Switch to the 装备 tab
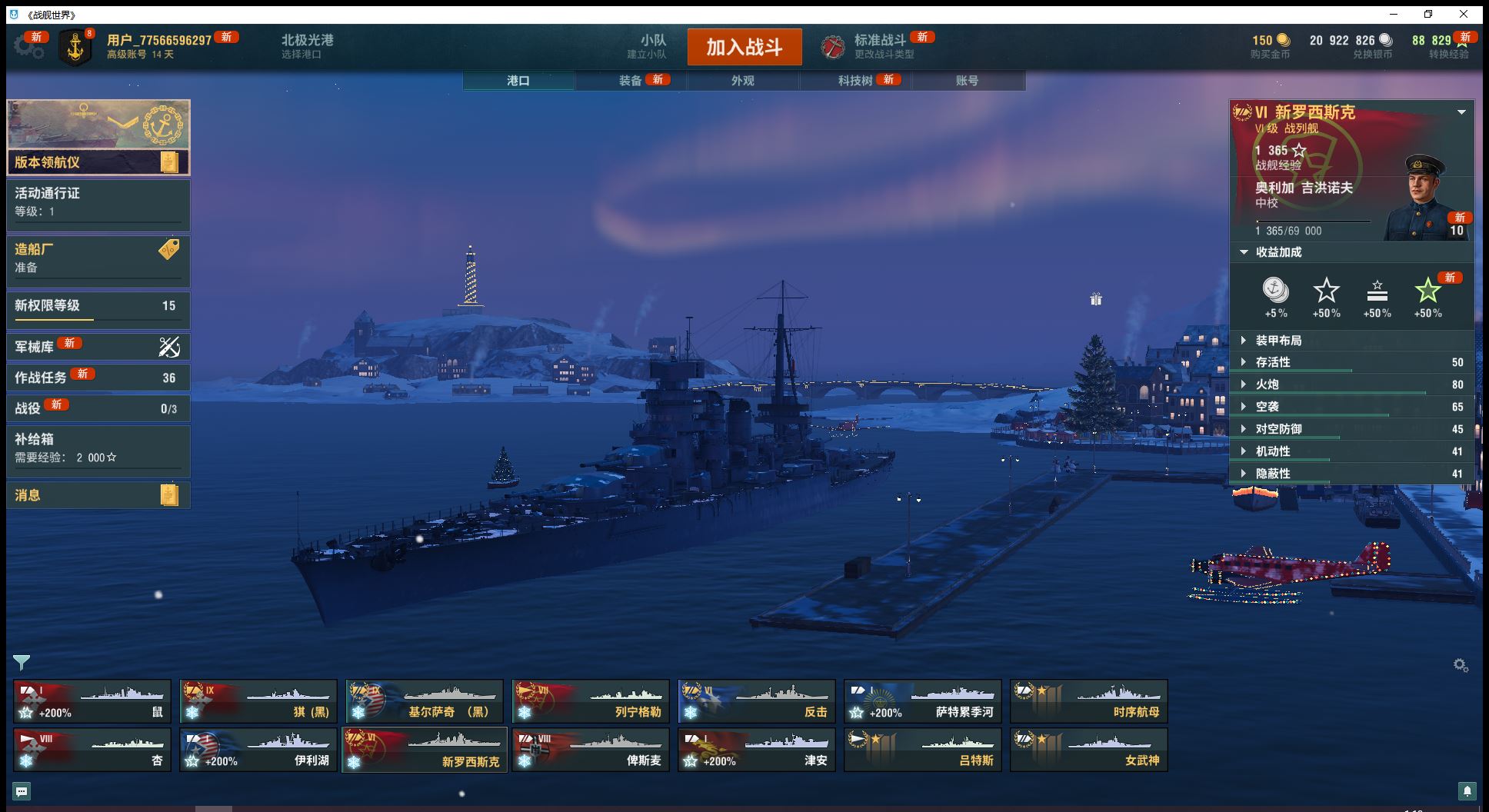 point(631,81)
